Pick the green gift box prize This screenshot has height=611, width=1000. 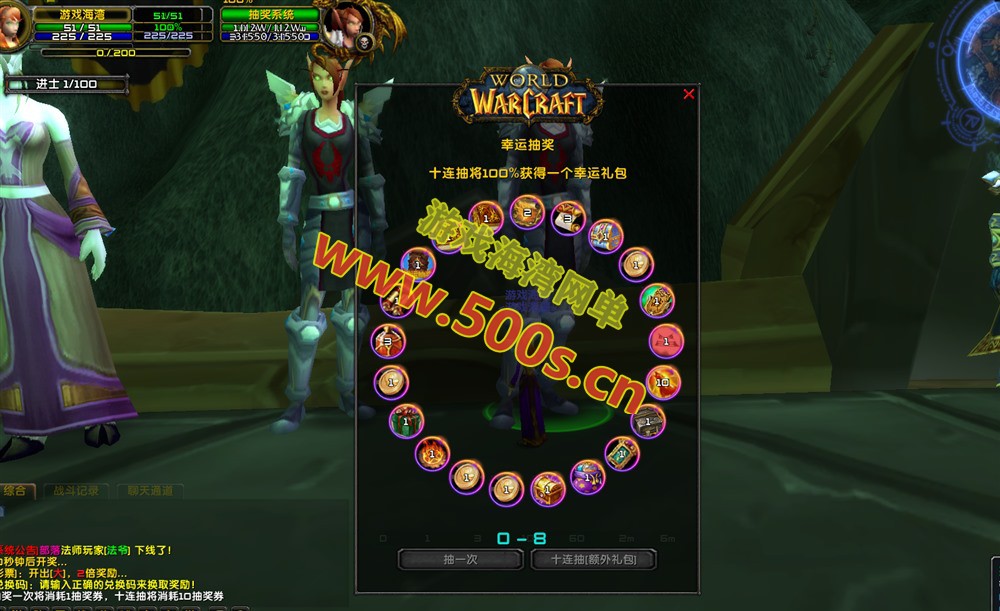tap(407, 420)
